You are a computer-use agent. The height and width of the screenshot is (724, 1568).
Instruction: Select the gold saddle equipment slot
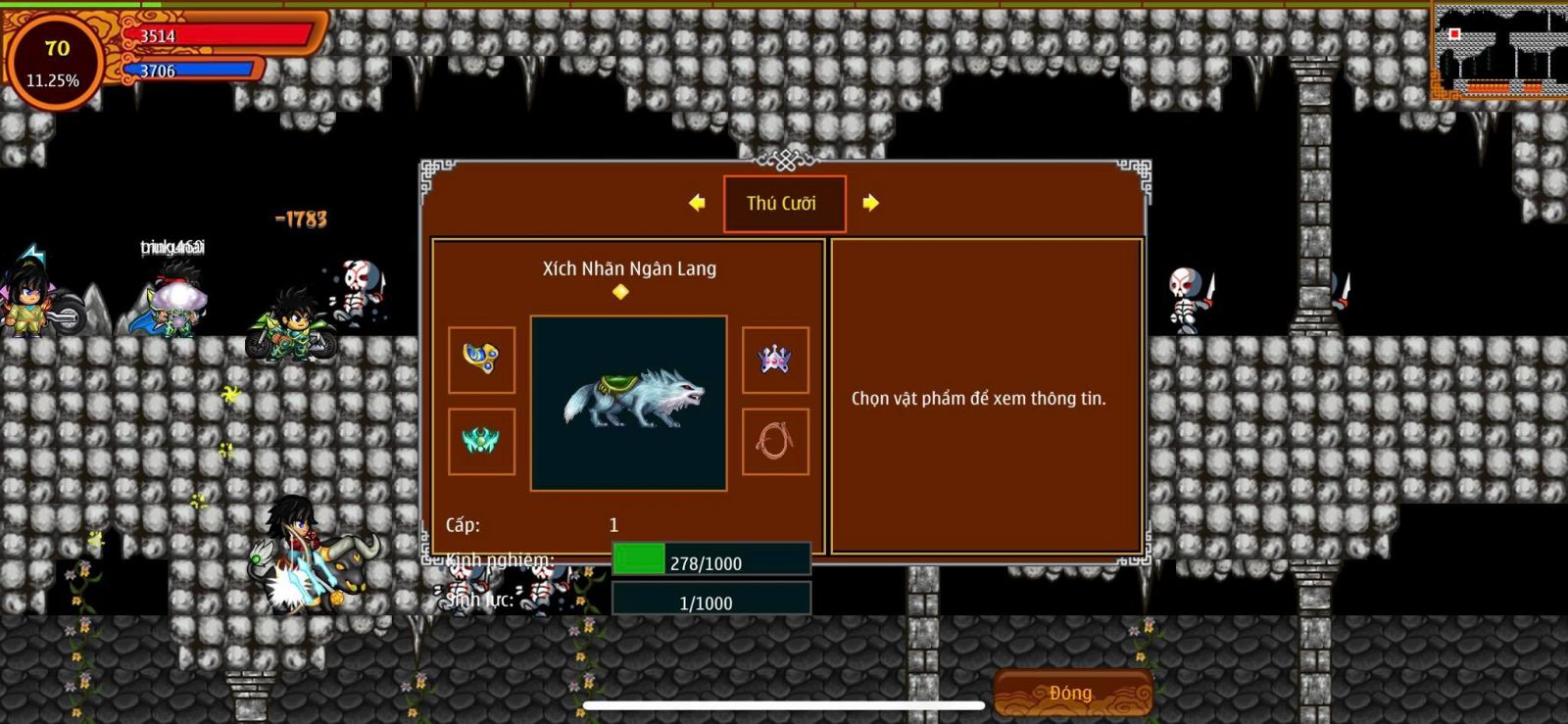point(481,360)
